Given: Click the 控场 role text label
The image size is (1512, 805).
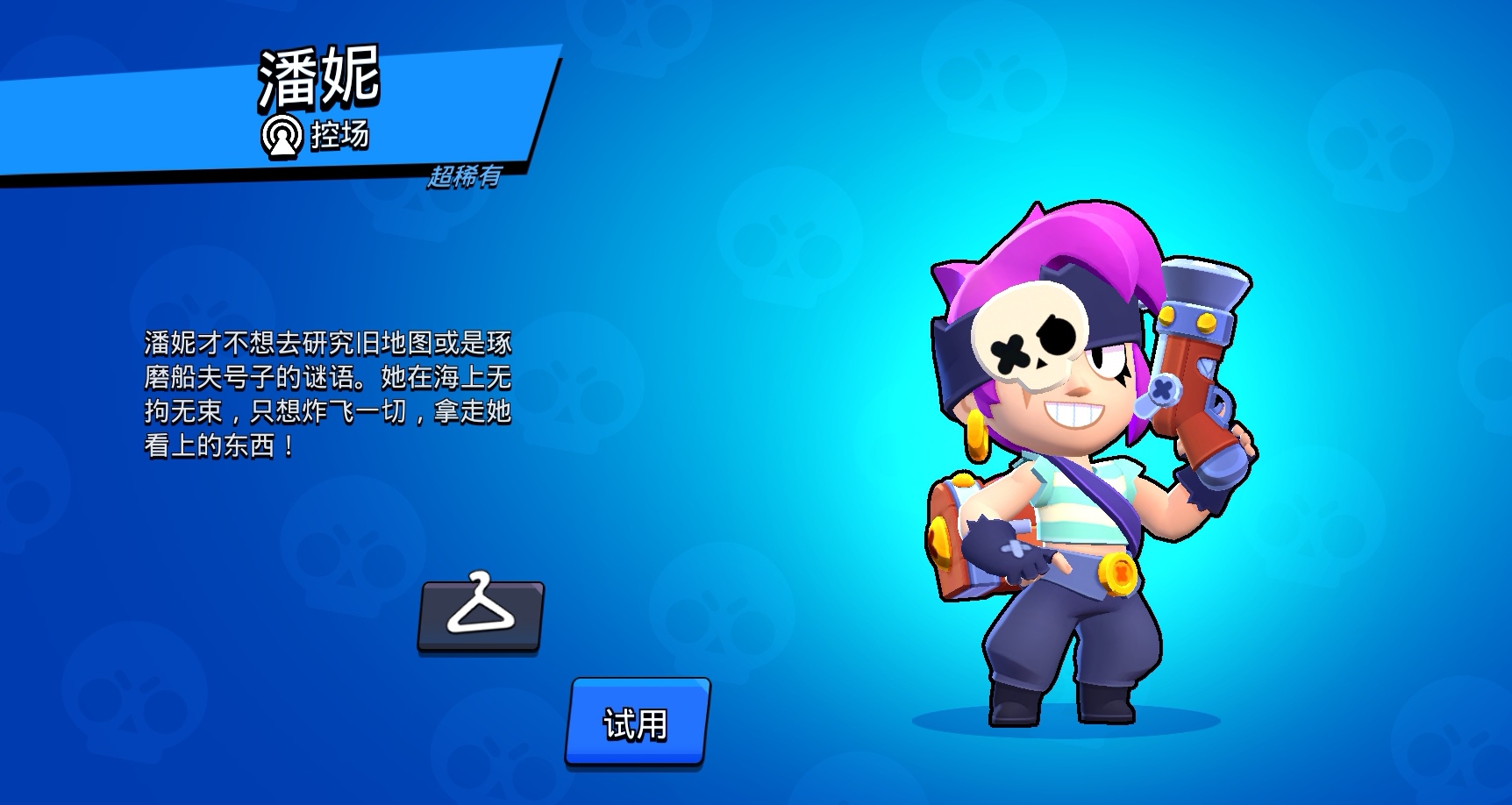Looking at the screenshot, I should (342, 136).
